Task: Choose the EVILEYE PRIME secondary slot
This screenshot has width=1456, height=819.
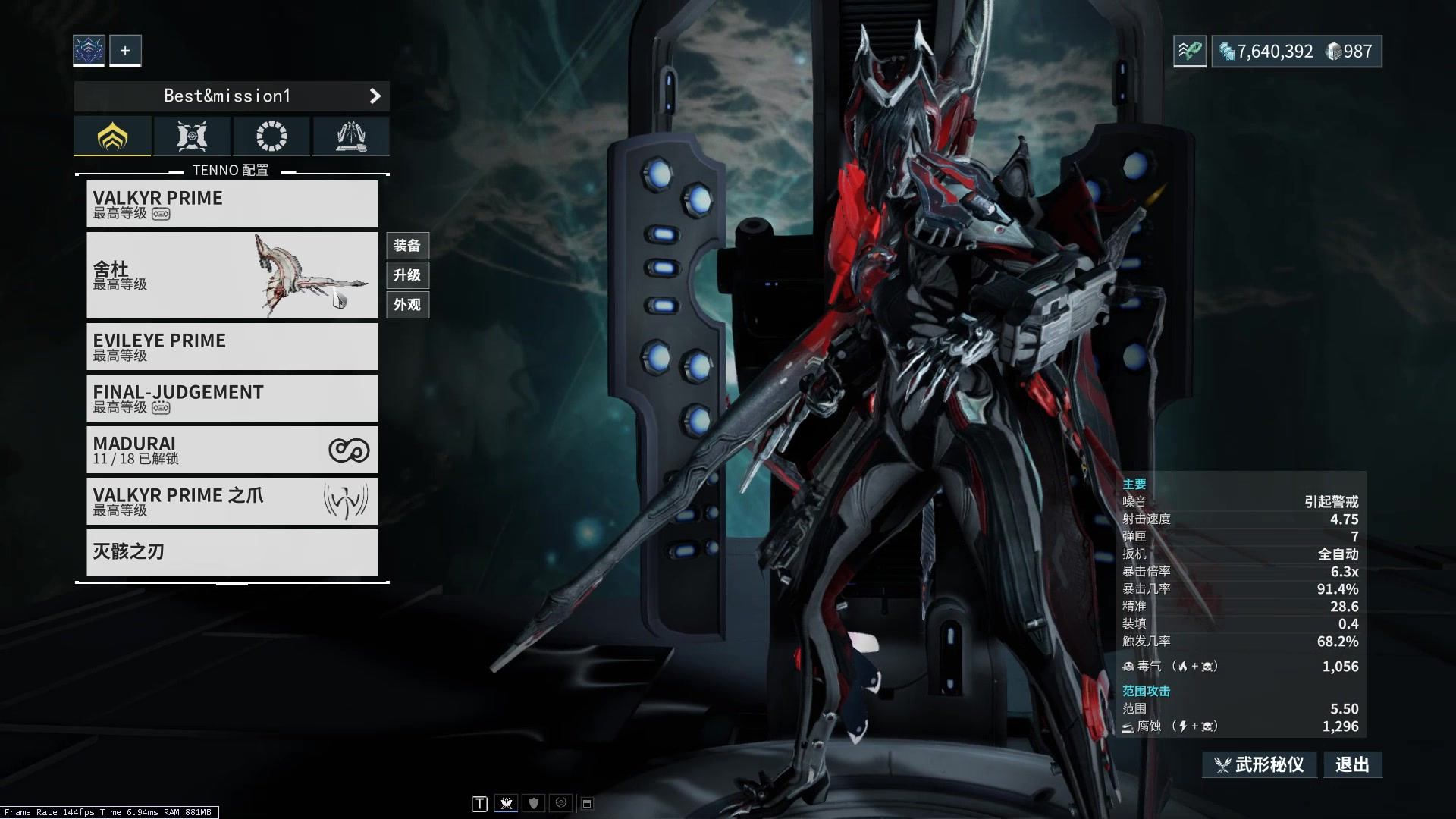Action: click(232, 347)
